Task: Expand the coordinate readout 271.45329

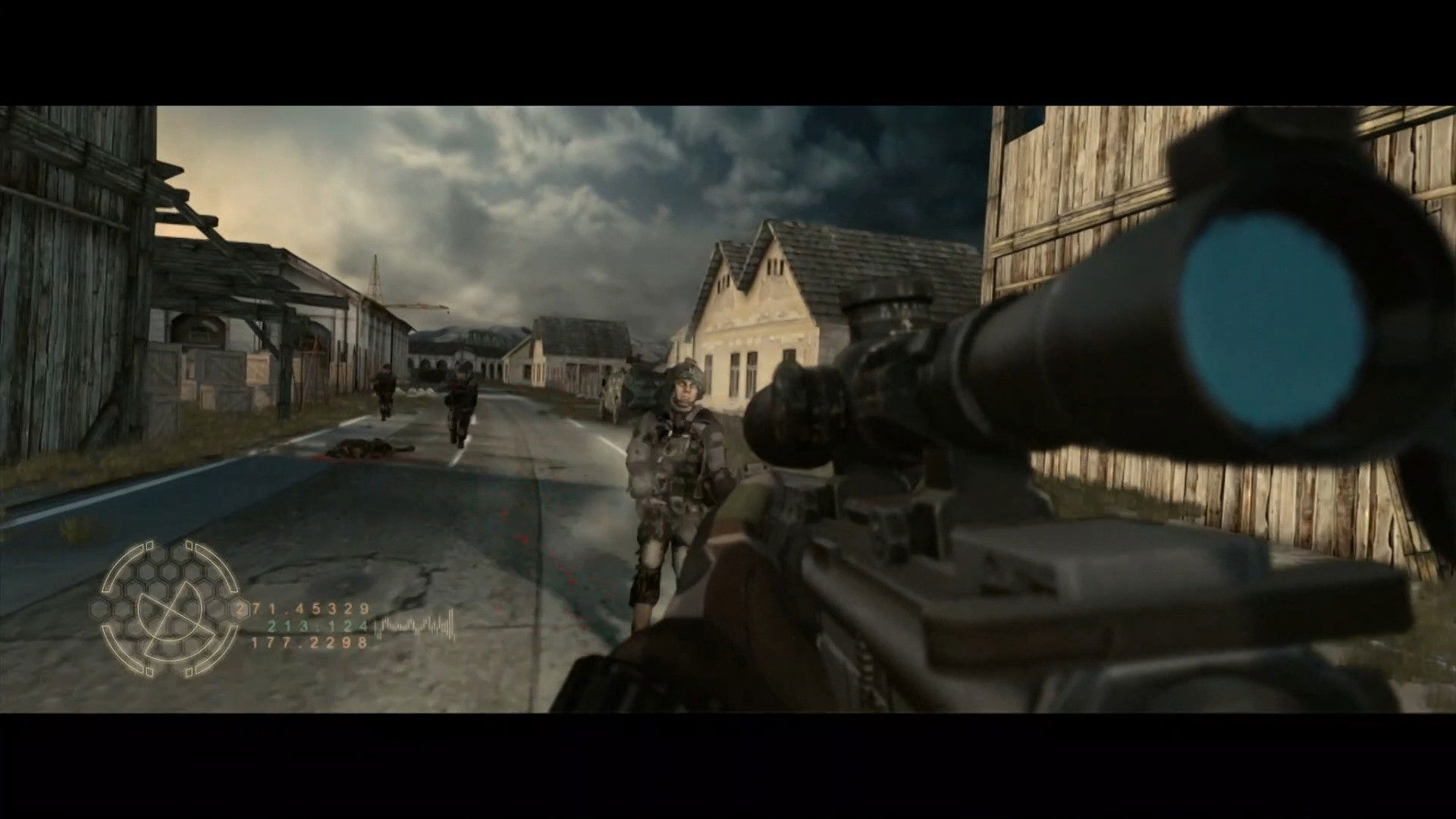Action: point(303,609)
